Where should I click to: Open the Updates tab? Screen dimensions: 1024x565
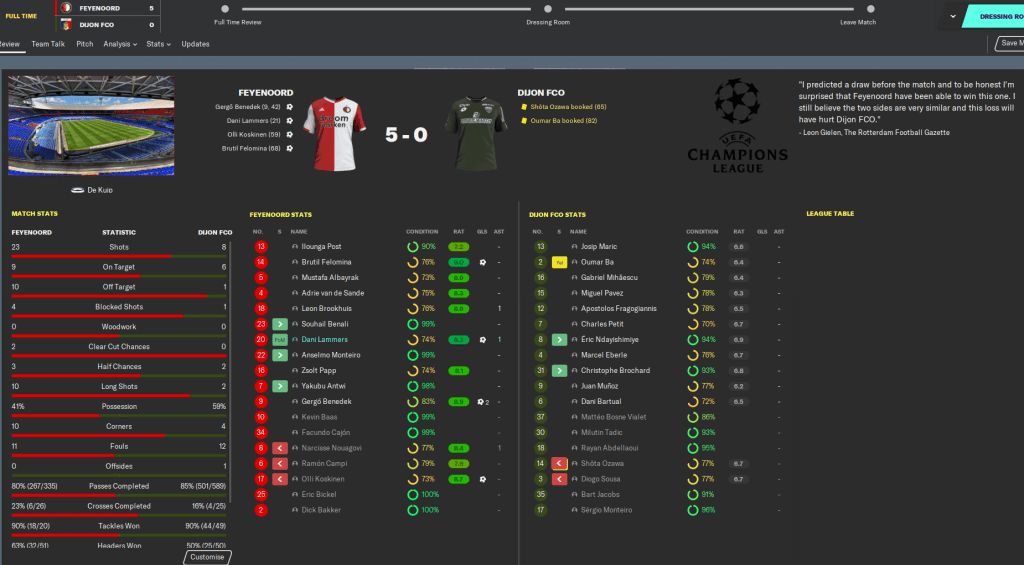point(195,44)
